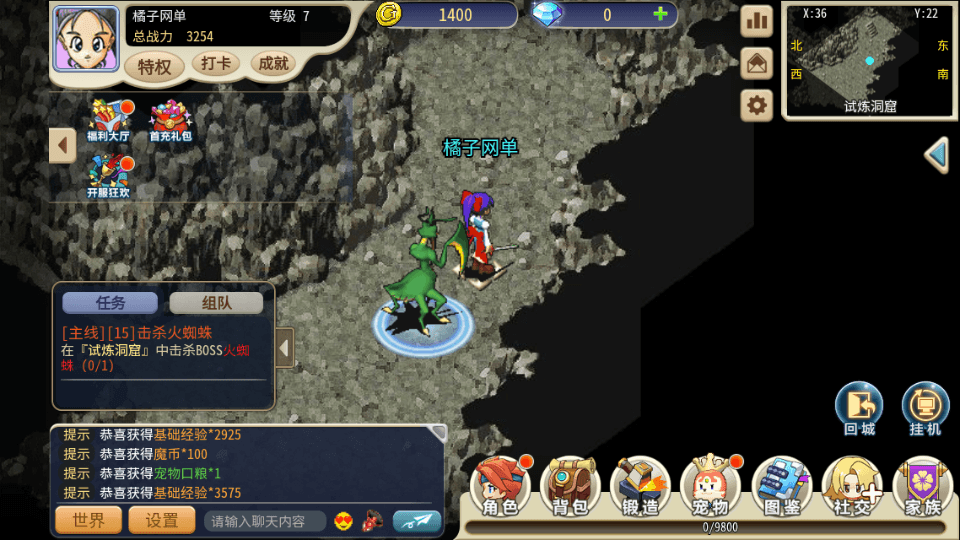Open the mail envelope icon

(757, 63)
